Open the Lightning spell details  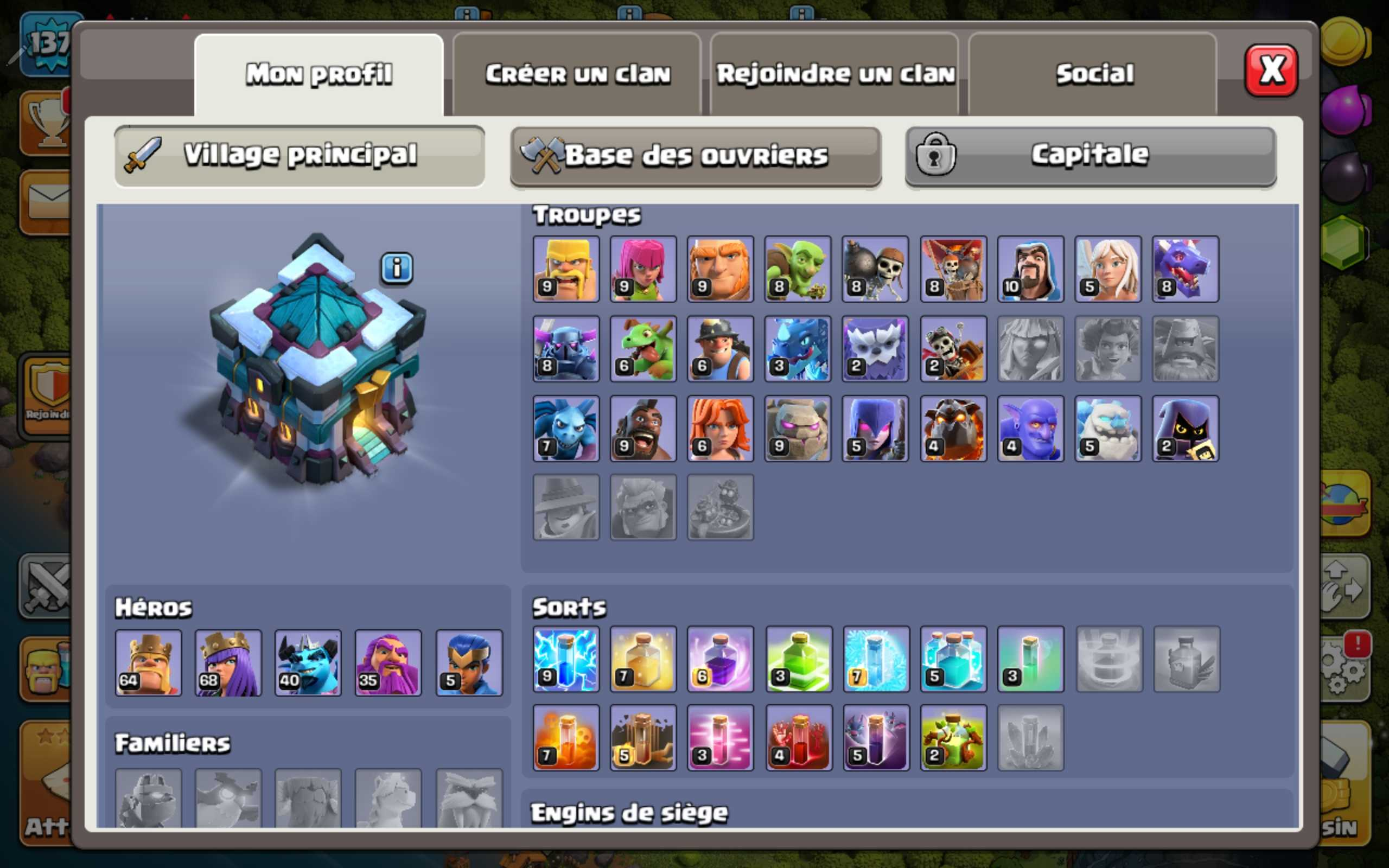click(565, 659)
